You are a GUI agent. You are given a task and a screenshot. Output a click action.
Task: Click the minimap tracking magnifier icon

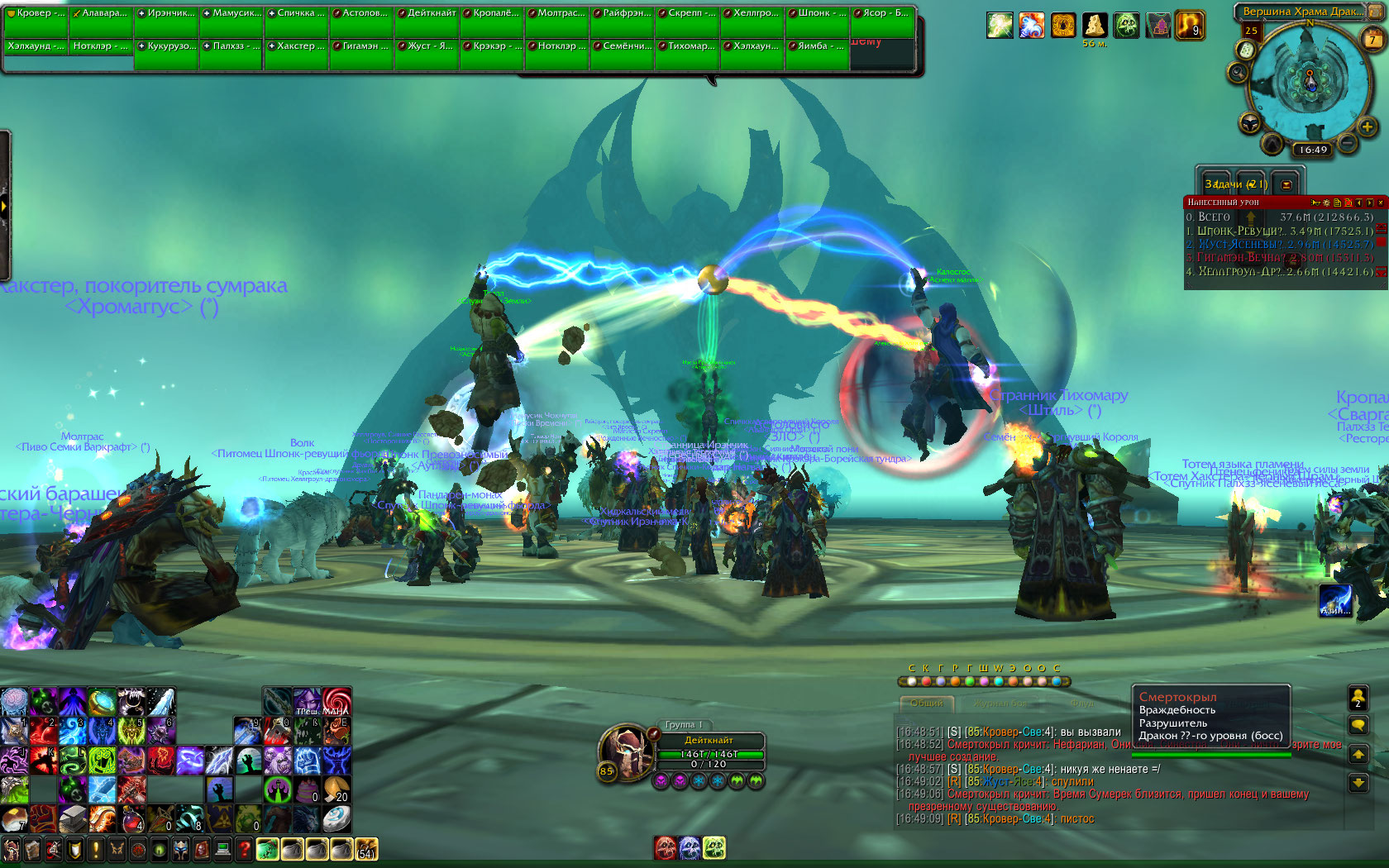(1238, 74)
